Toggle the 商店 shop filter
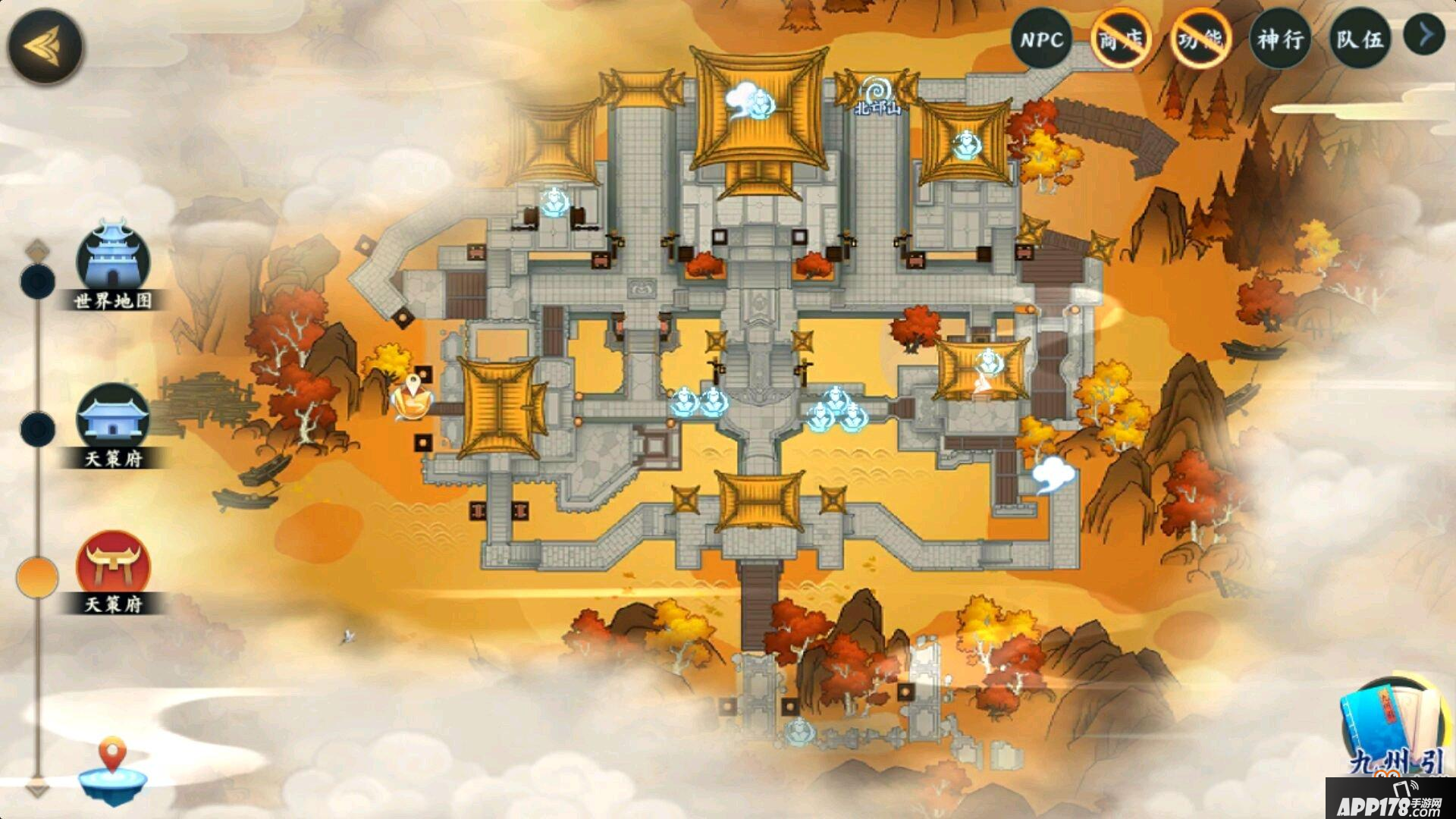The width and height of the screenshot is (1456, 819). 1122,39
